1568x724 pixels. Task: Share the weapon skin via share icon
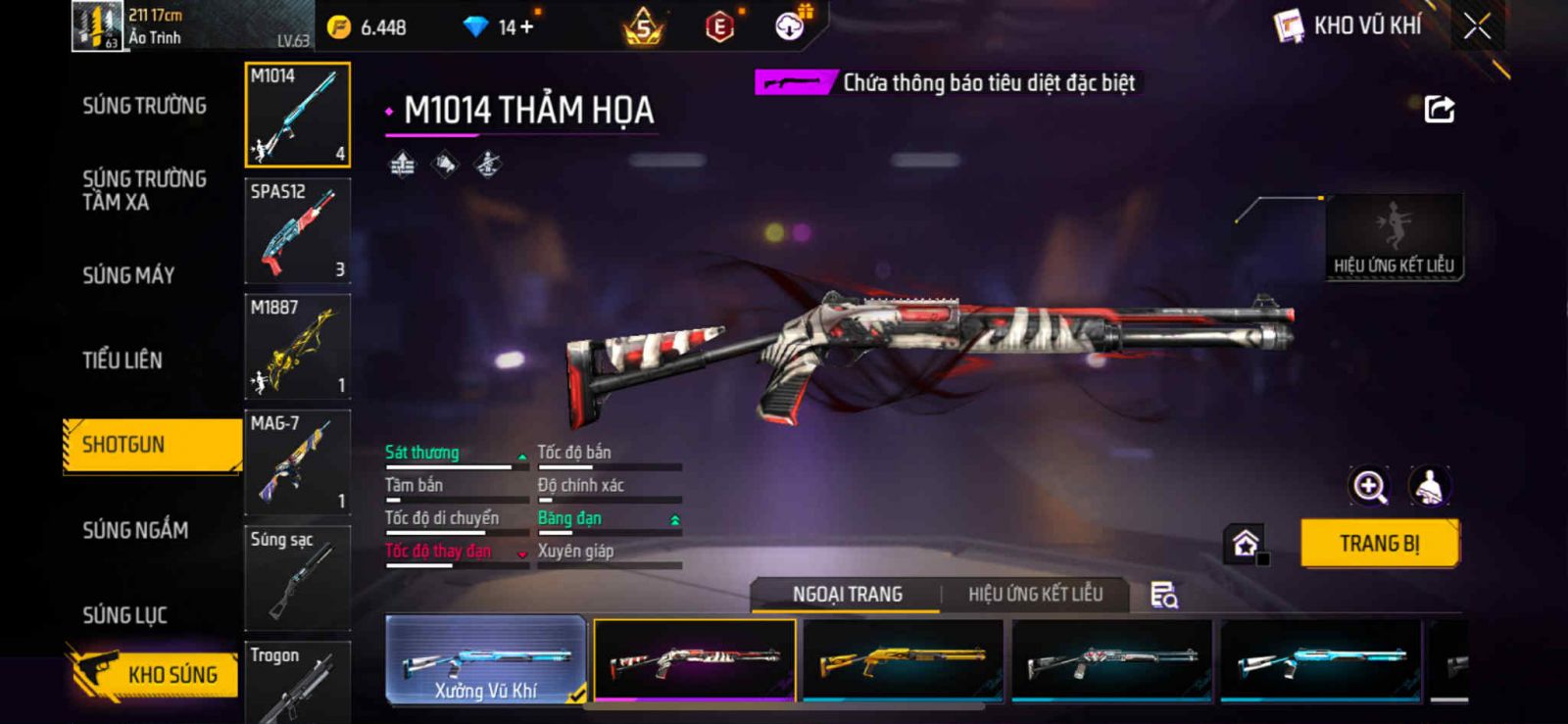(1439, 109)
